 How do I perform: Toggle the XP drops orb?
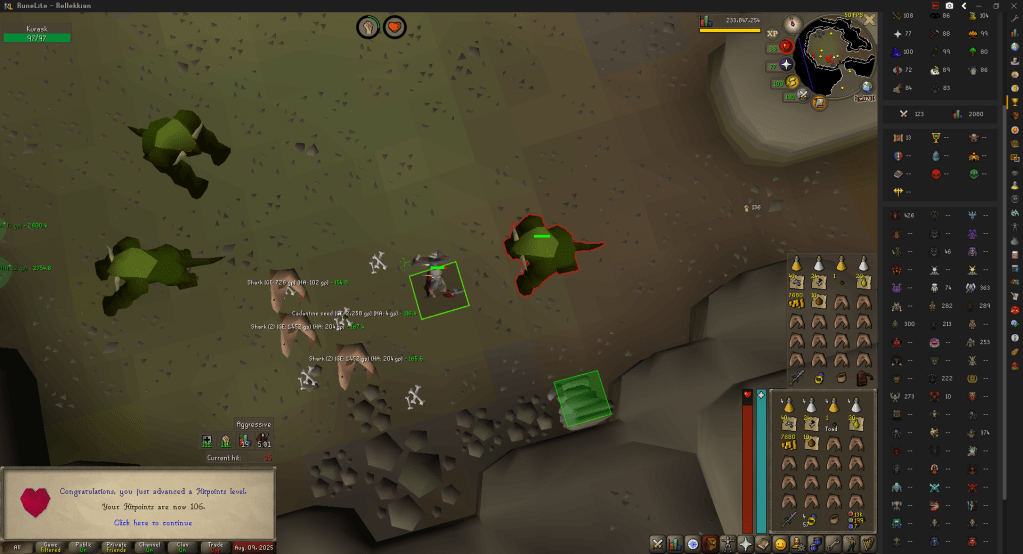click(773, 33)
